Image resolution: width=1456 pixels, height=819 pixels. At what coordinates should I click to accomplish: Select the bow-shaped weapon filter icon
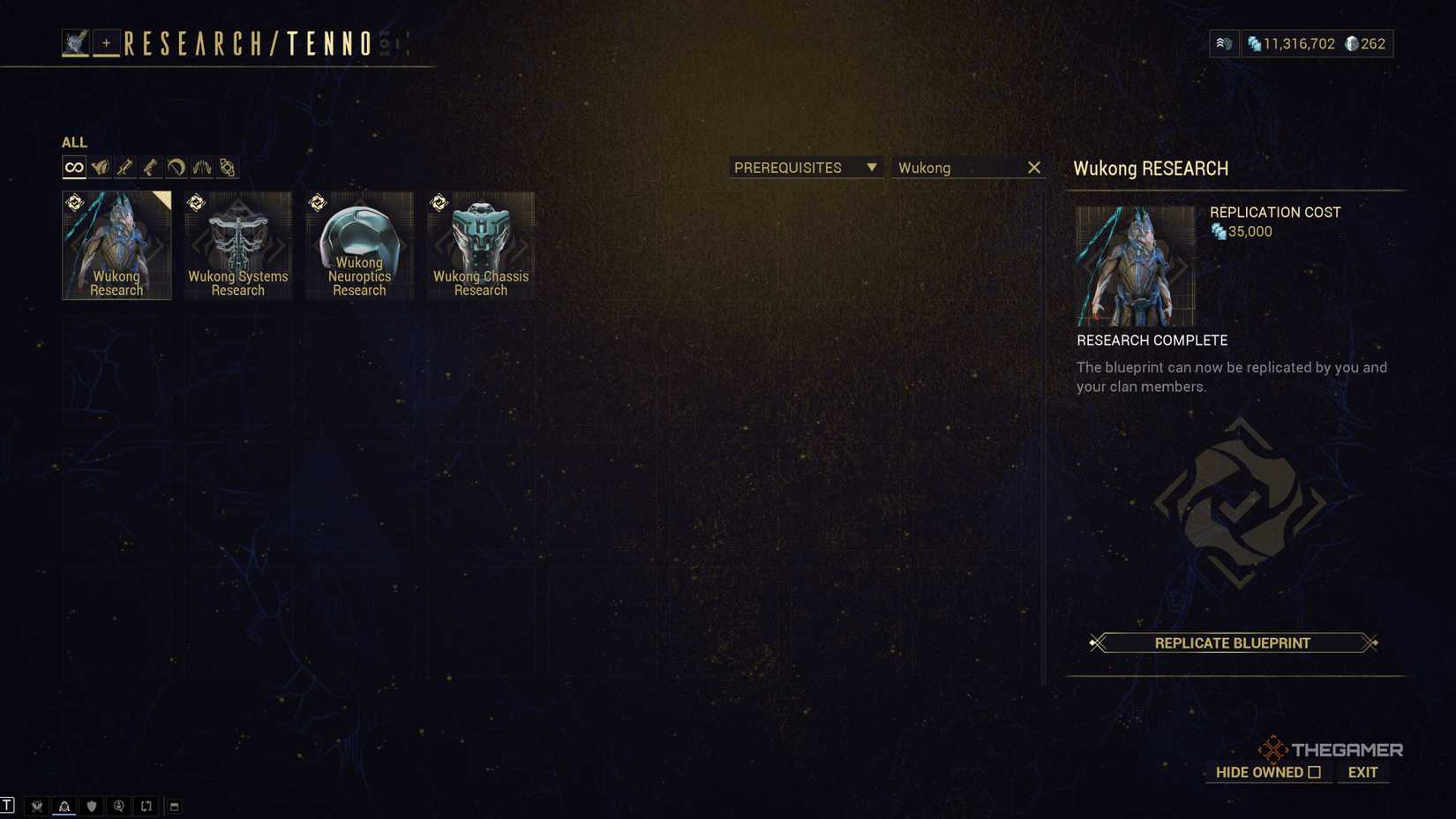176,166
